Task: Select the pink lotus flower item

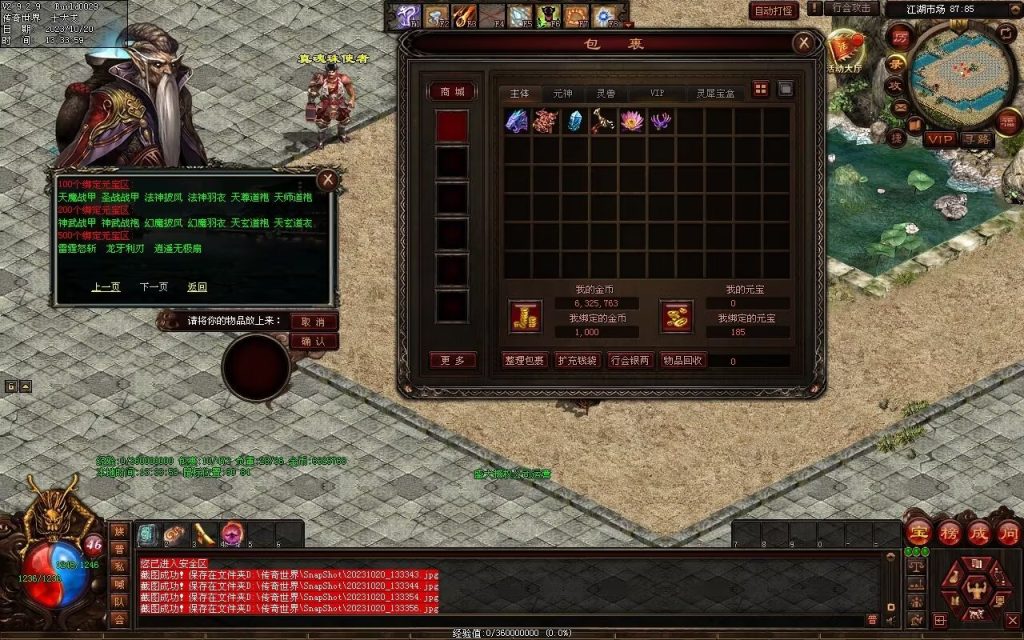Action: [631, 121]
